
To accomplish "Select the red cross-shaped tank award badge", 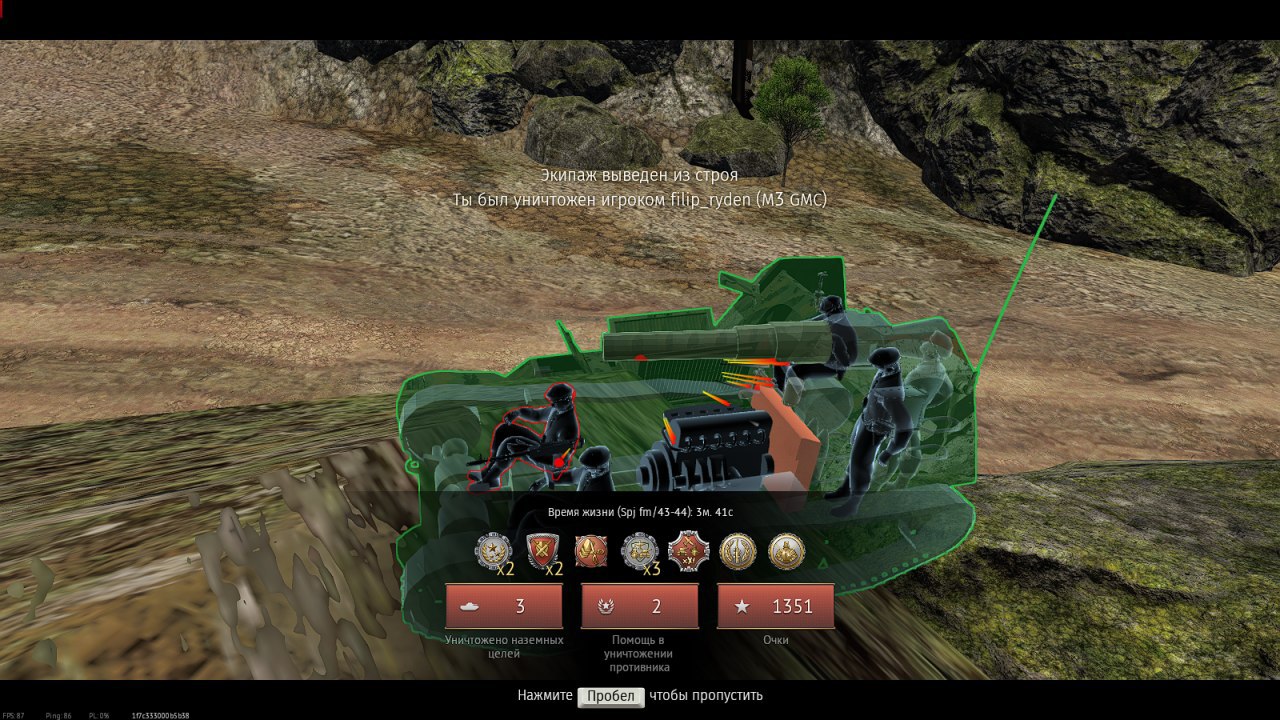I will point(688,550).
